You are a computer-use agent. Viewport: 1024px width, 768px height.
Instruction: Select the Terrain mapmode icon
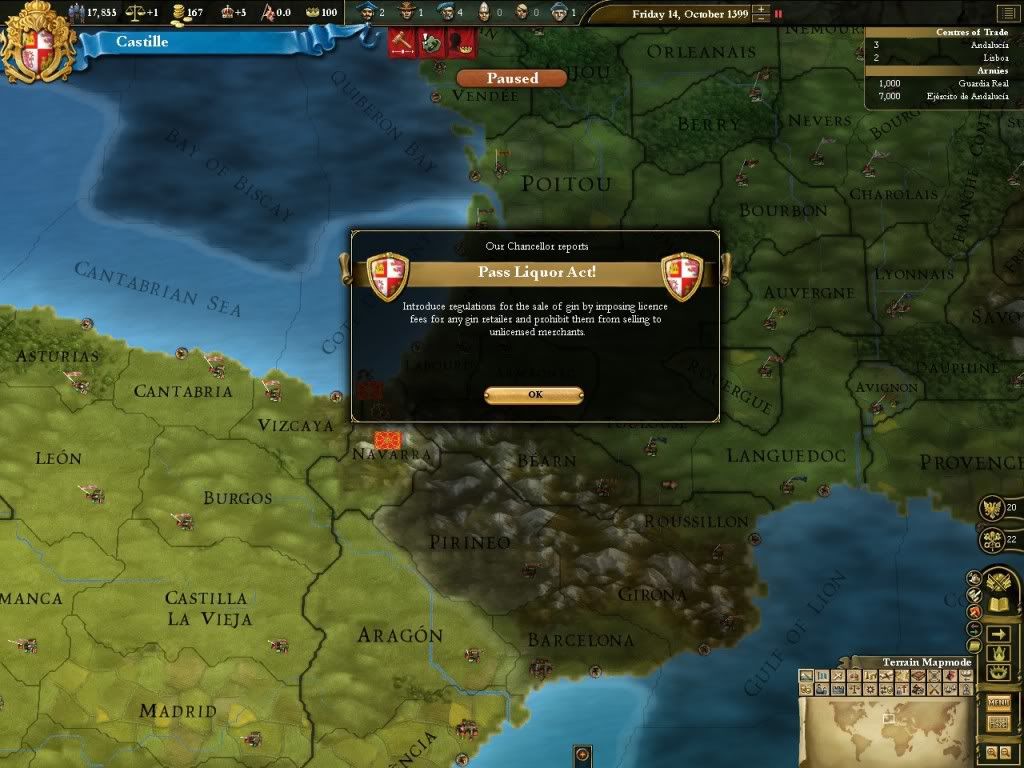click(805, 677)
